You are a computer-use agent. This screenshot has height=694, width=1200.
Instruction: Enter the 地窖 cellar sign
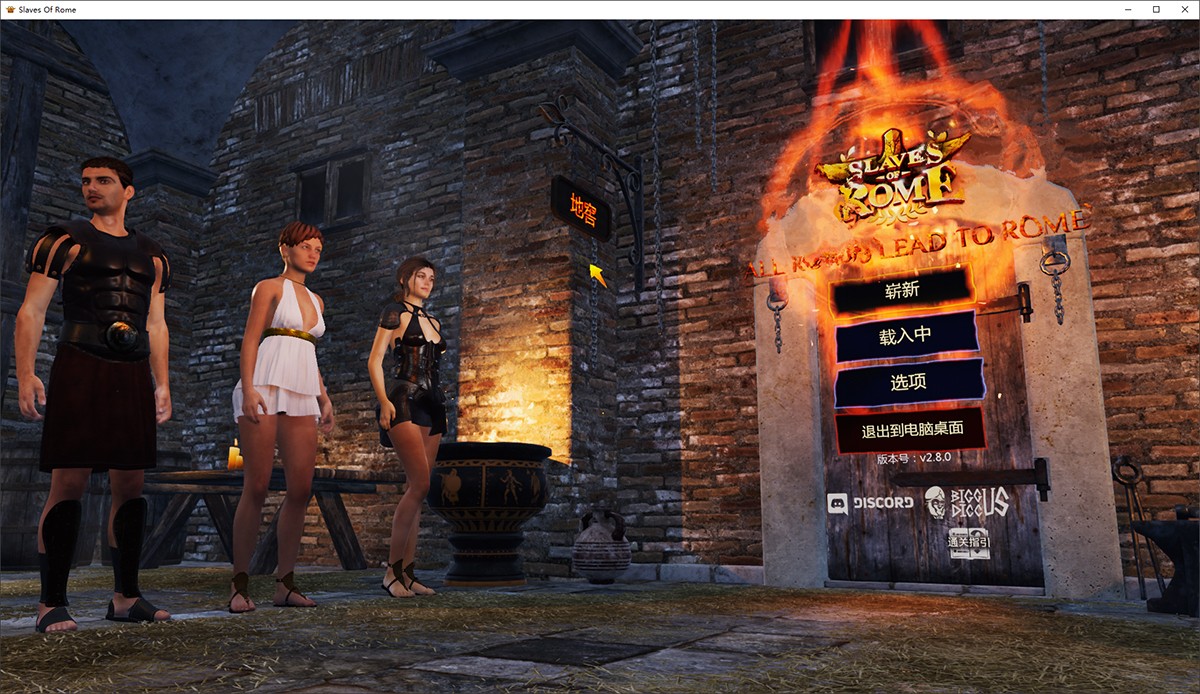580,208
